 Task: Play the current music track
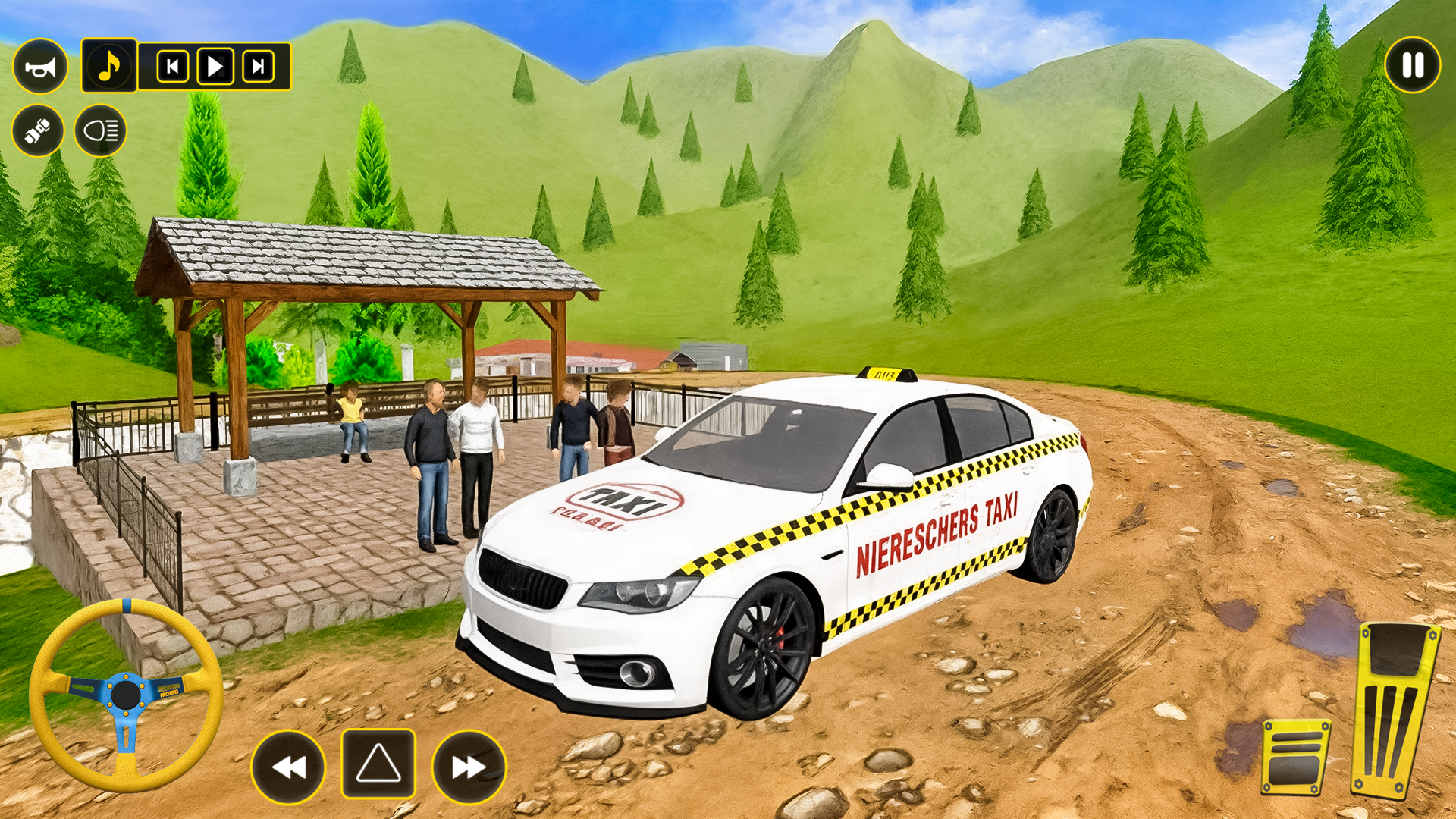click(216, 66)
